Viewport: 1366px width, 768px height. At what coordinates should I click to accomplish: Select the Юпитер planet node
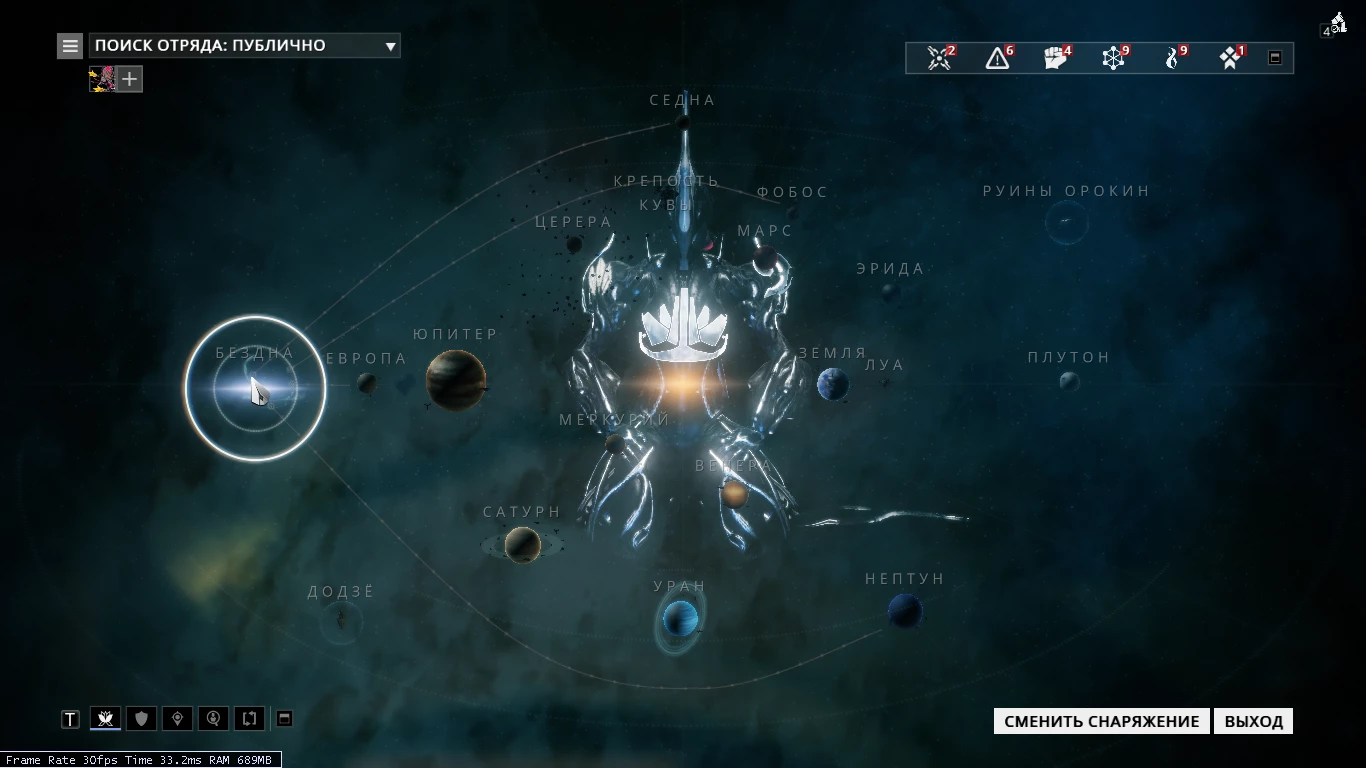tap(456, 380)
